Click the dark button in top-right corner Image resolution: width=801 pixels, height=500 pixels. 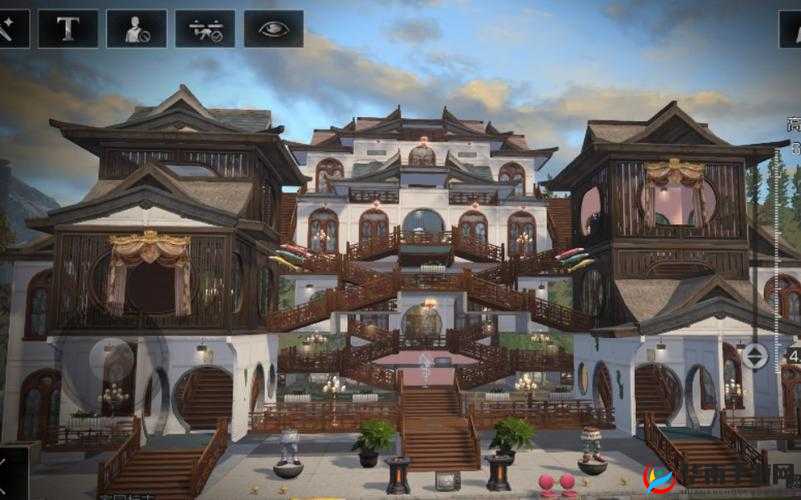(x=790, y=29)
